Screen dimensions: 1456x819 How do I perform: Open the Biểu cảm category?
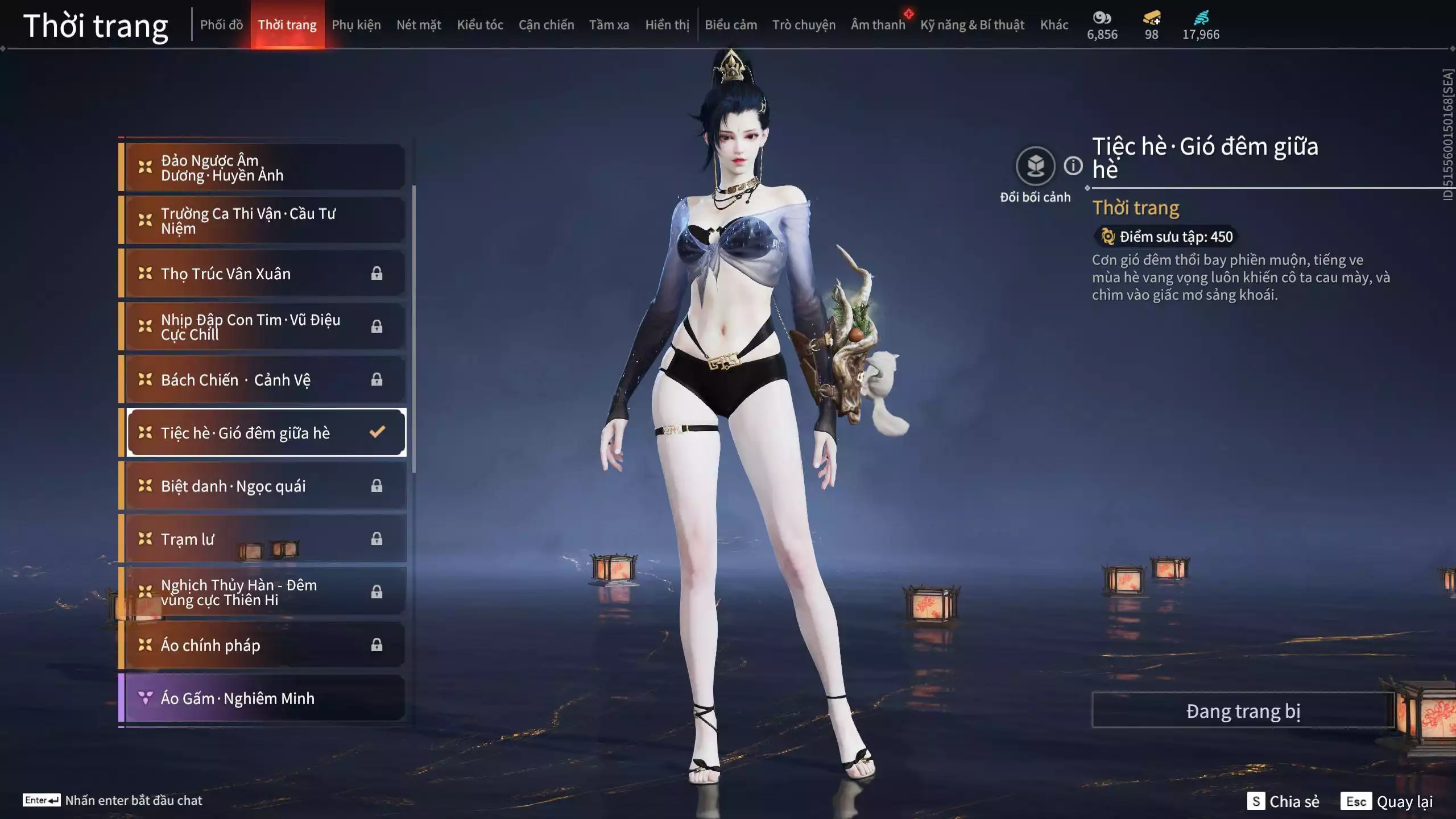pos(731,24)
